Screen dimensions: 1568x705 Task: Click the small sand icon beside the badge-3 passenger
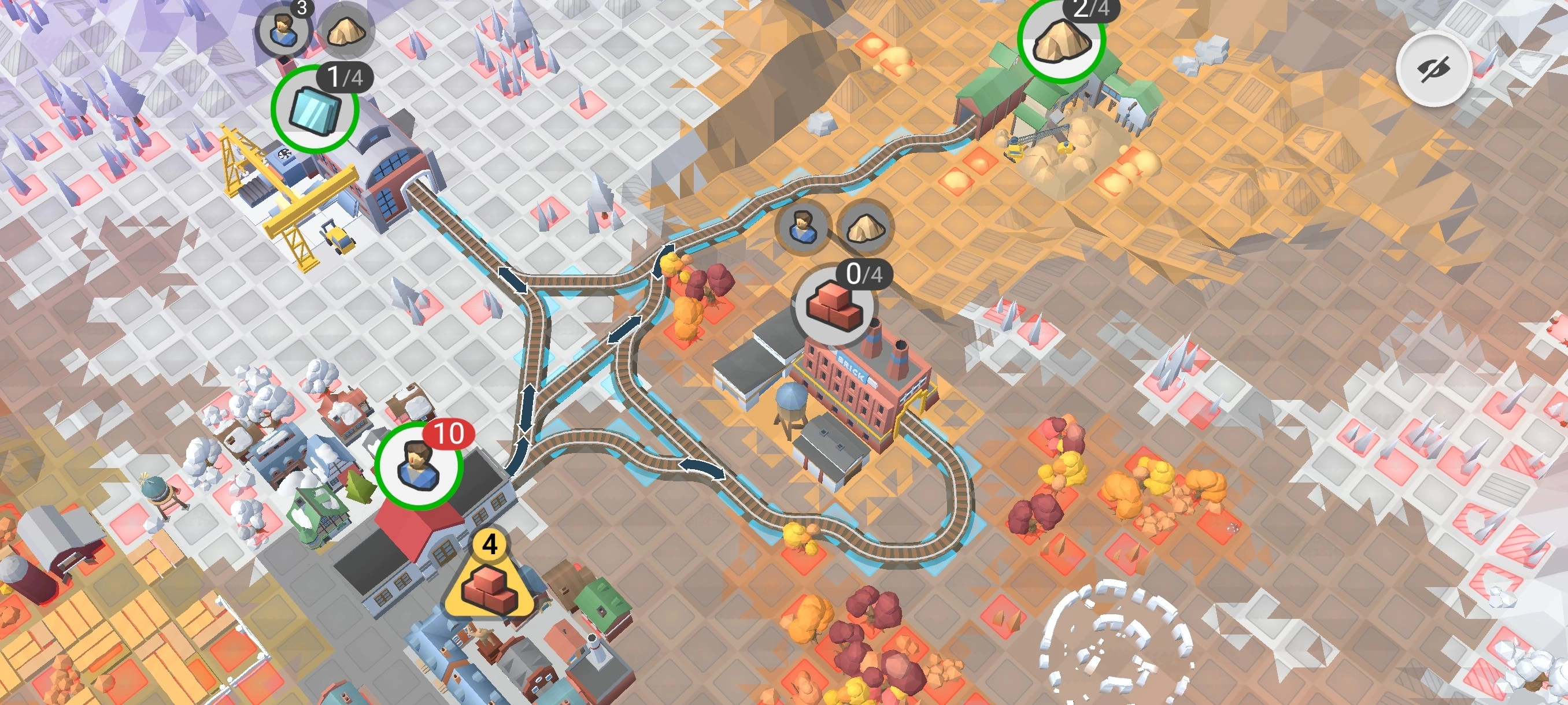pos(346,31)
